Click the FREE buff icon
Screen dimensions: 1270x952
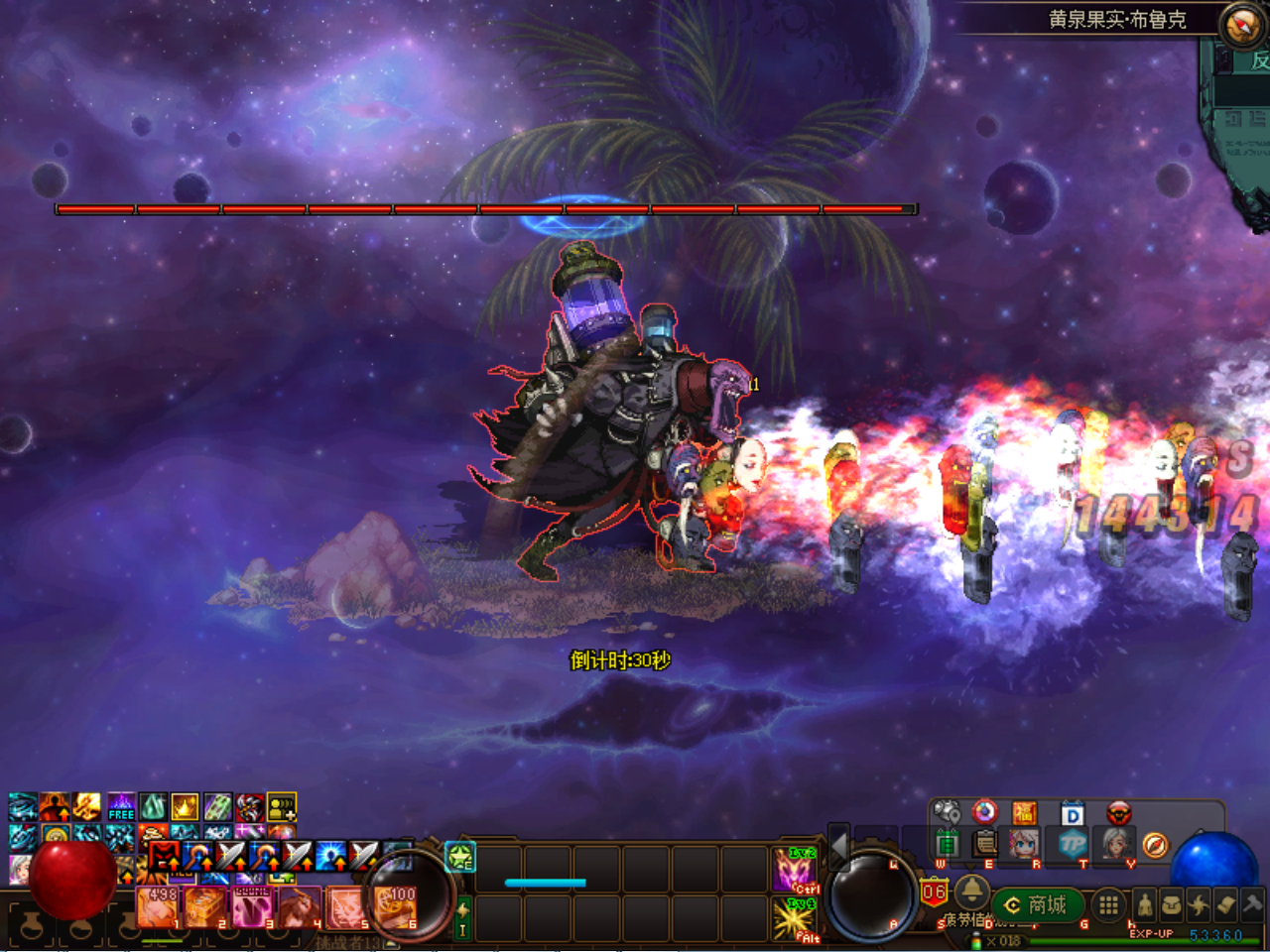[121, 806]
